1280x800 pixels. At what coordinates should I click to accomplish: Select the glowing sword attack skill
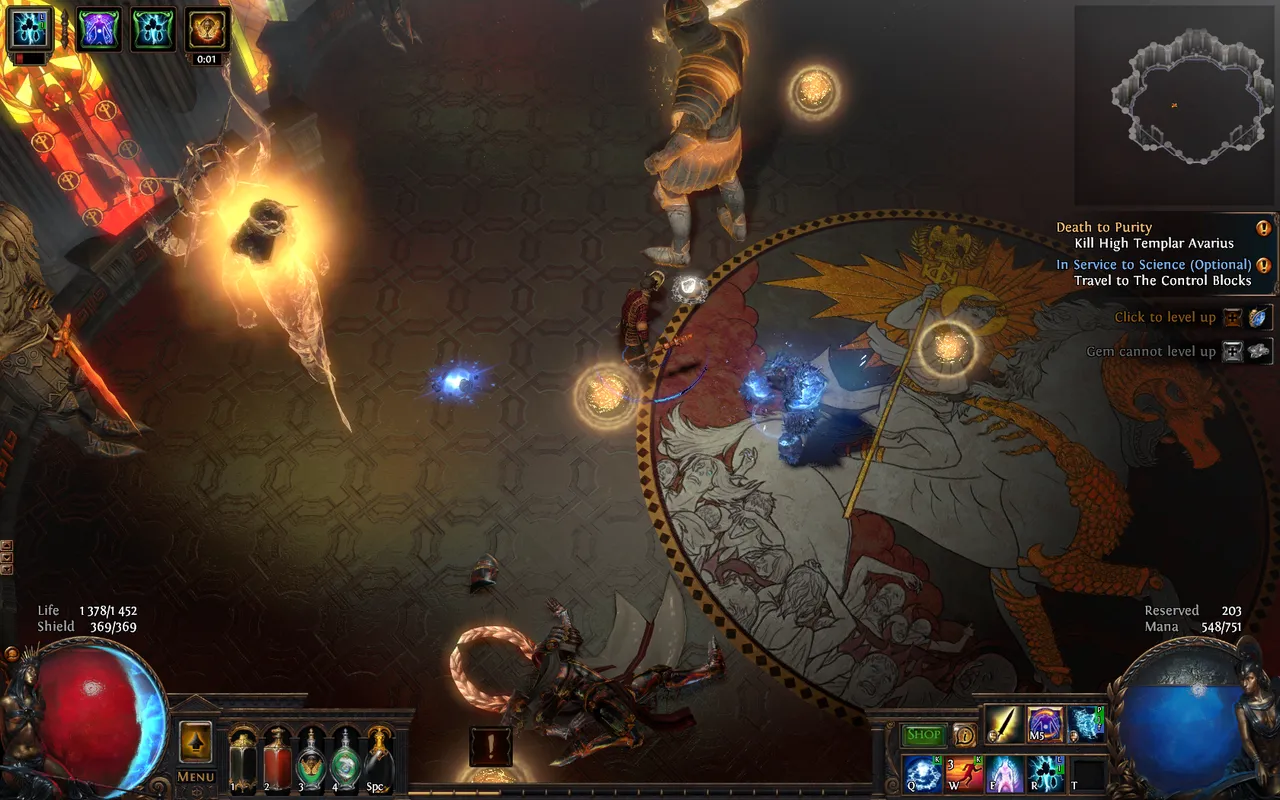point(1003,724)
